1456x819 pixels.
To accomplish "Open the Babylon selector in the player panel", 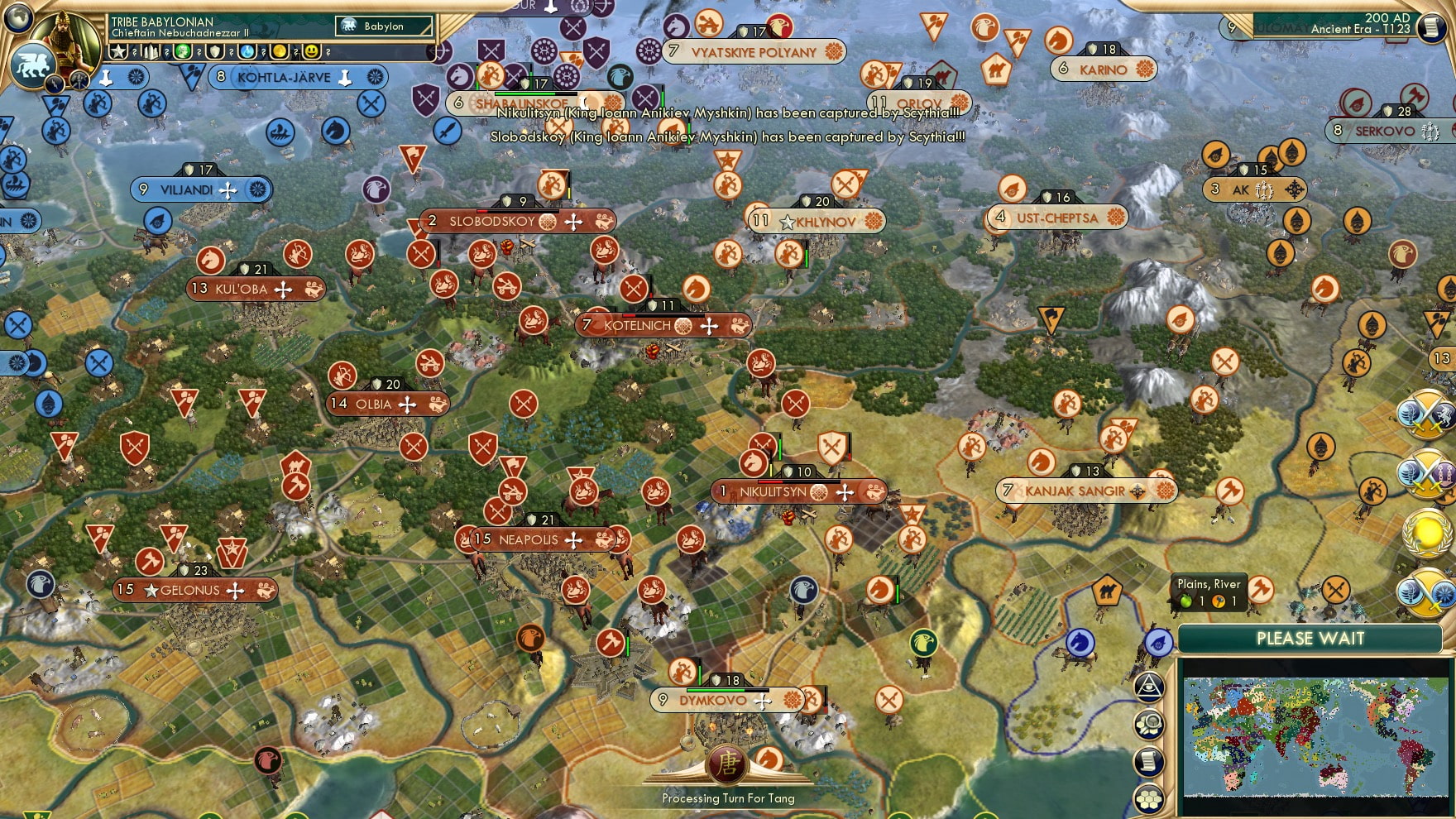I will [x=382, y=26].
